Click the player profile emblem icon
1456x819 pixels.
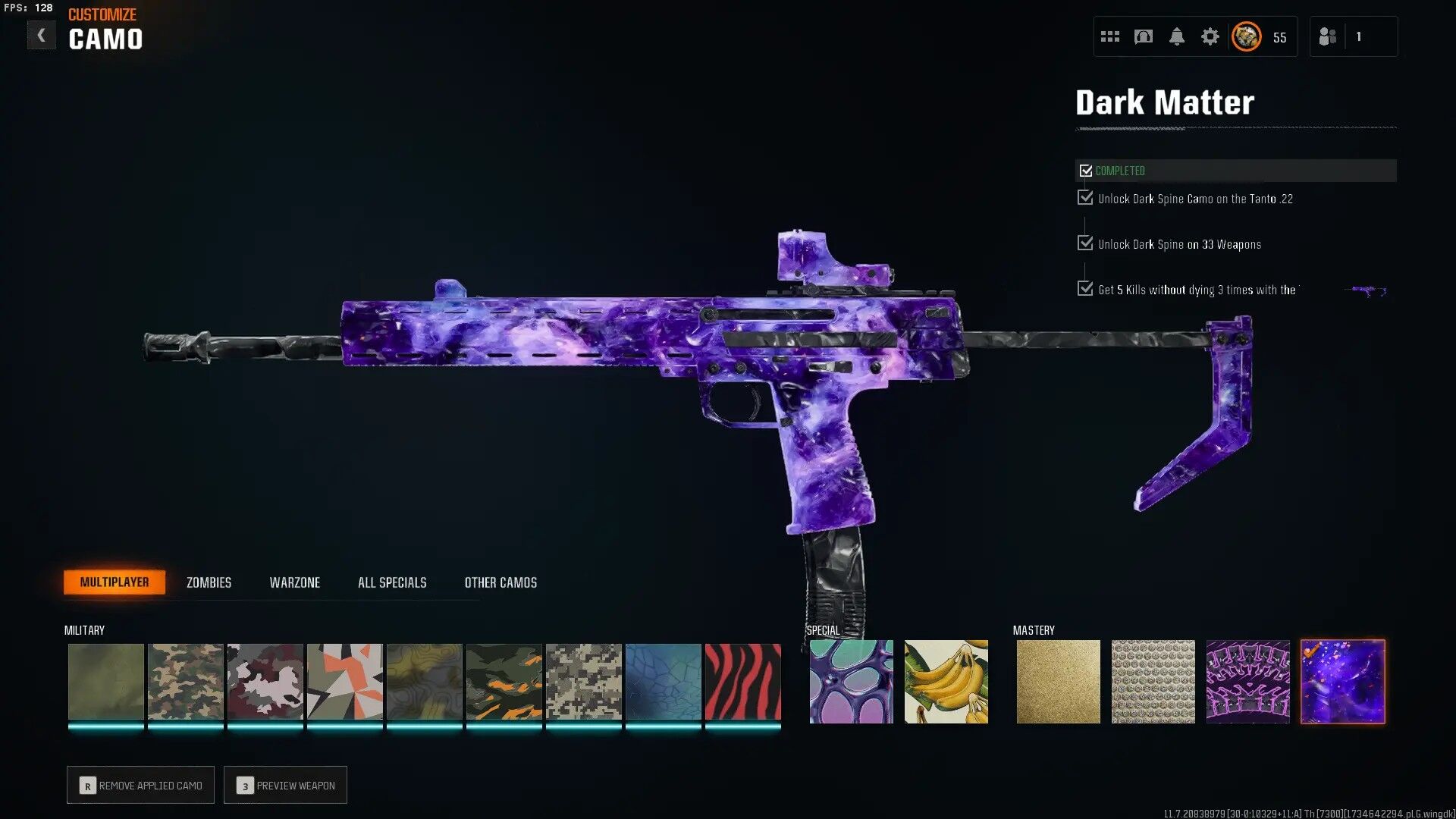(x=1245, y=36)
